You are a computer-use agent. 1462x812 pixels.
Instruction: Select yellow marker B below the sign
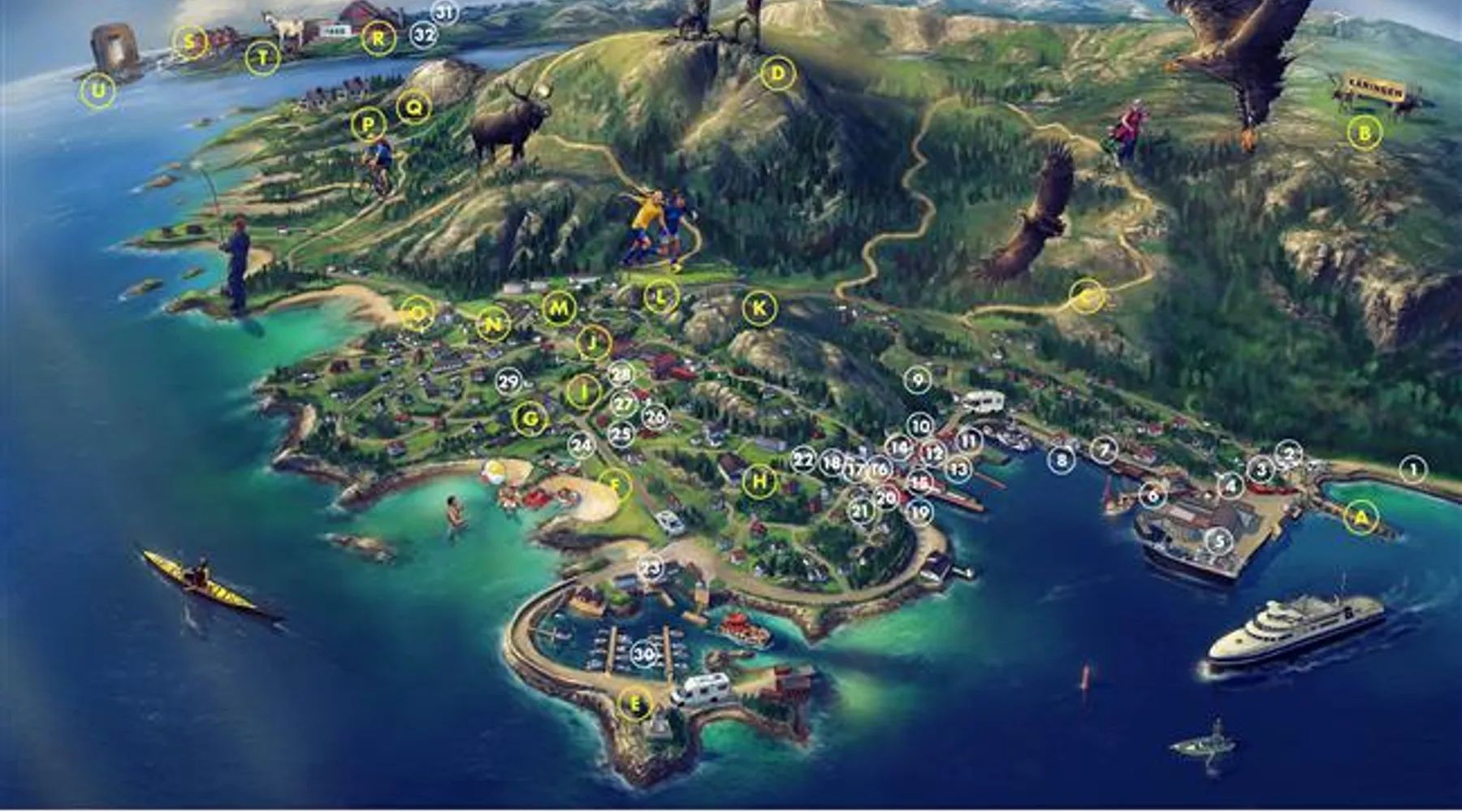tap(1365, 132)
